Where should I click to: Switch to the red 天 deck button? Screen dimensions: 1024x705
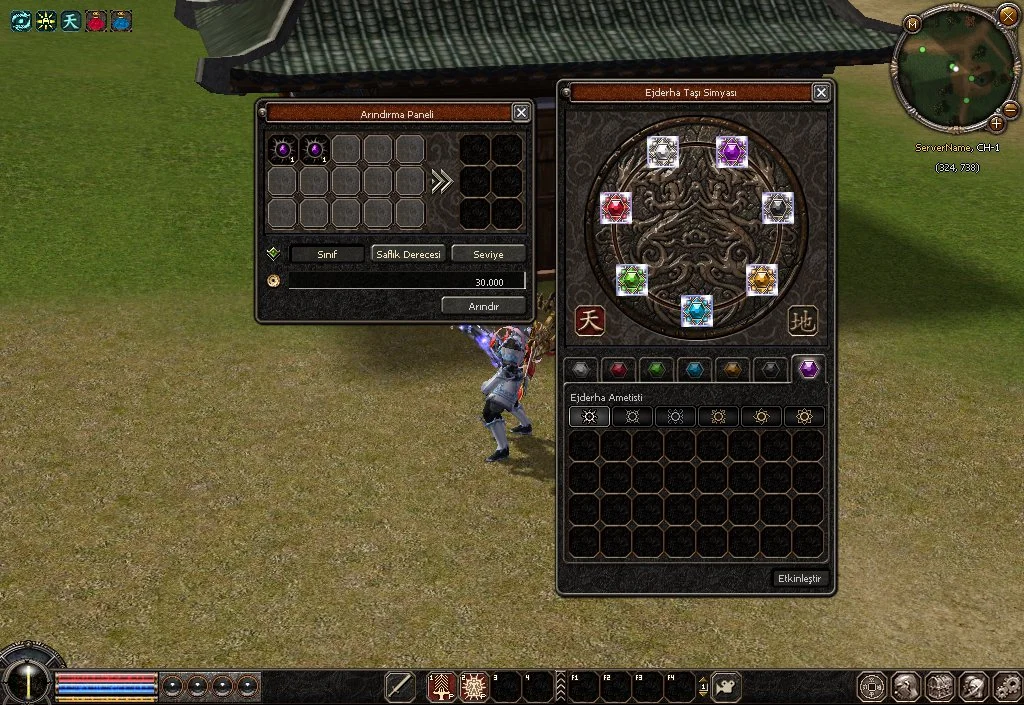pos(591,320)
